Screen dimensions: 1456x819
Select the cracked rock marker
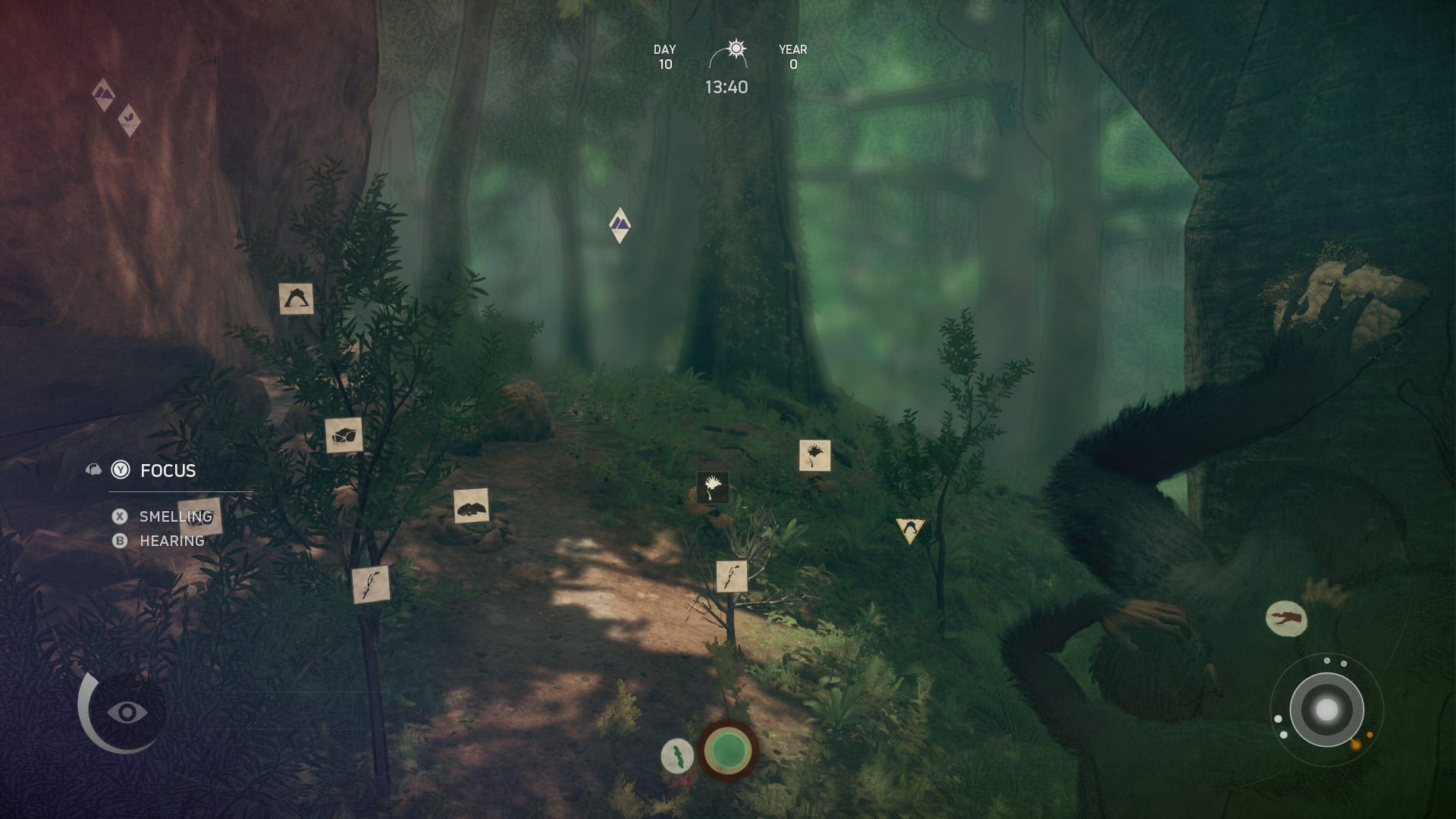(344, 435)
